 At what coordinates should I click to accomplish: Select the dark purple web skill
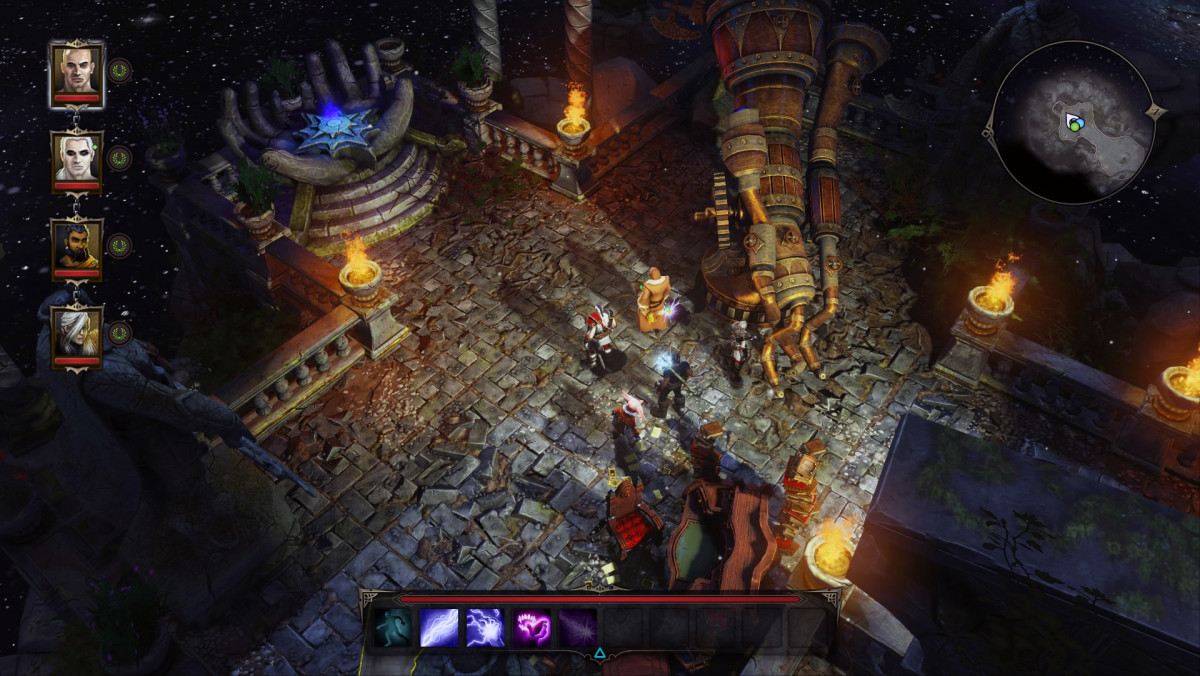click(578, 628)
